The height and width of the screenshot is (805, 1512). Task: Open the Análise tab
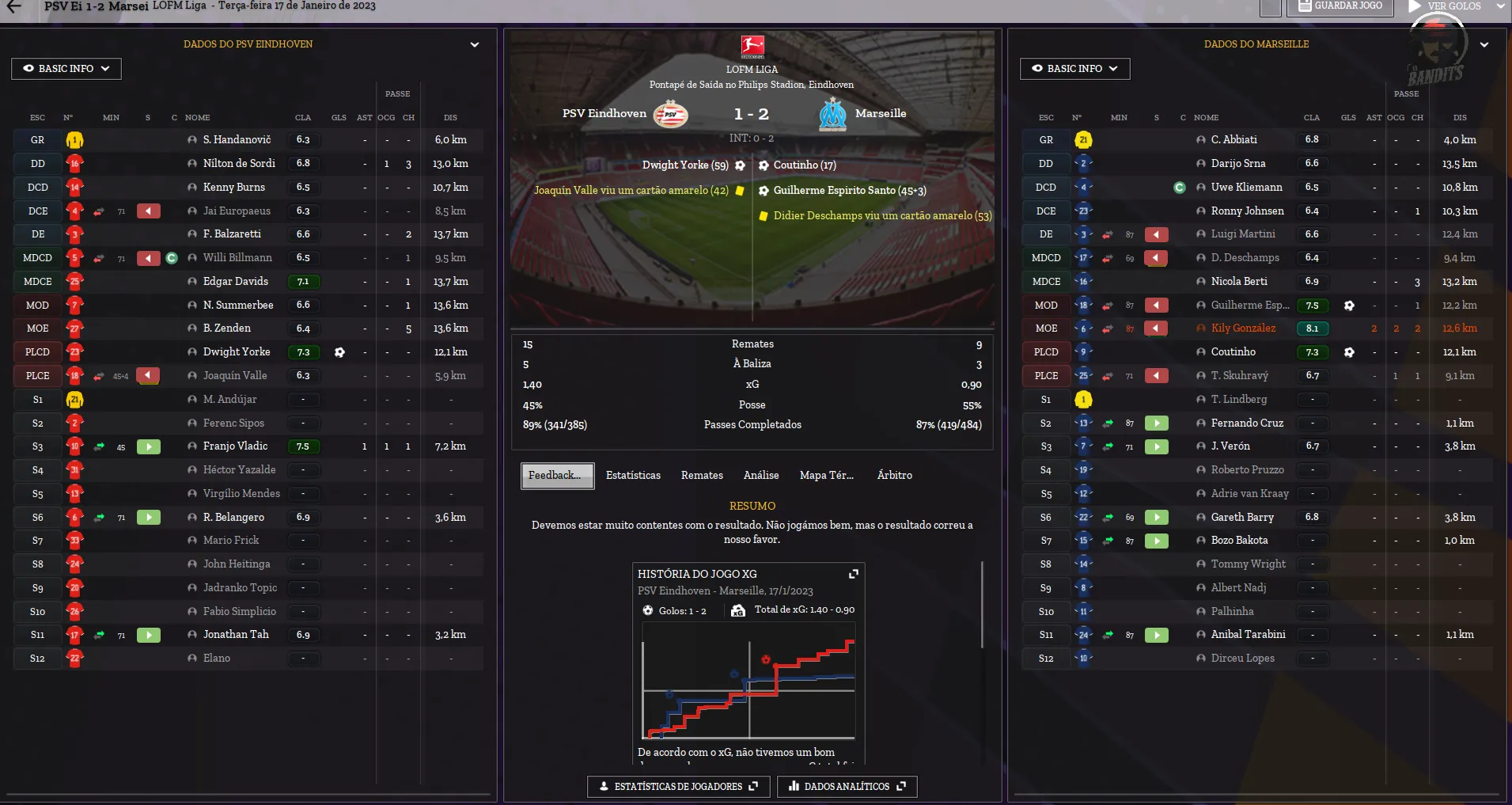(761, 475)
